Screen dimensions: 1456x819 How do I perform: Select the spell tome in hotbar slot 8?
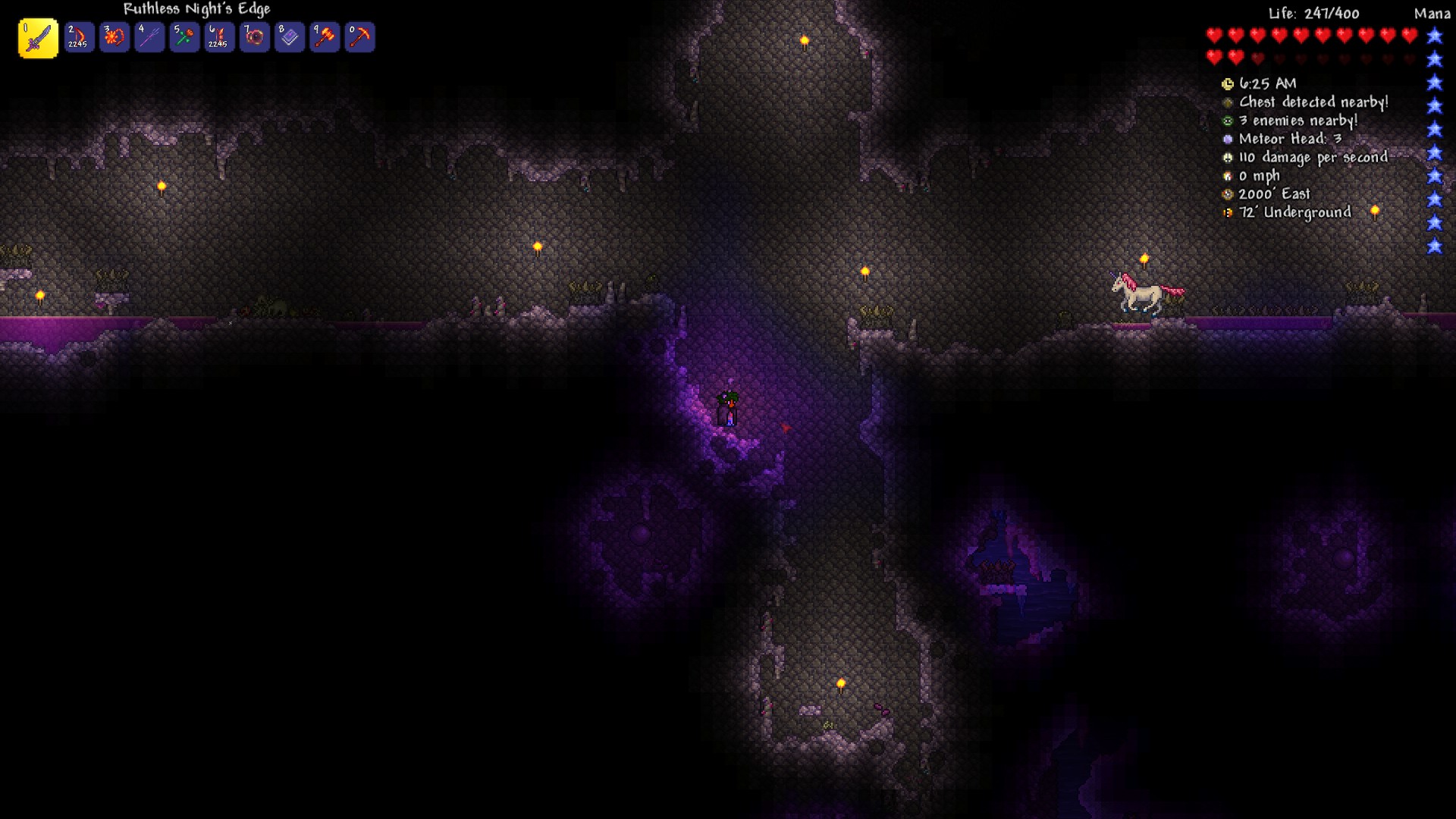289,38
